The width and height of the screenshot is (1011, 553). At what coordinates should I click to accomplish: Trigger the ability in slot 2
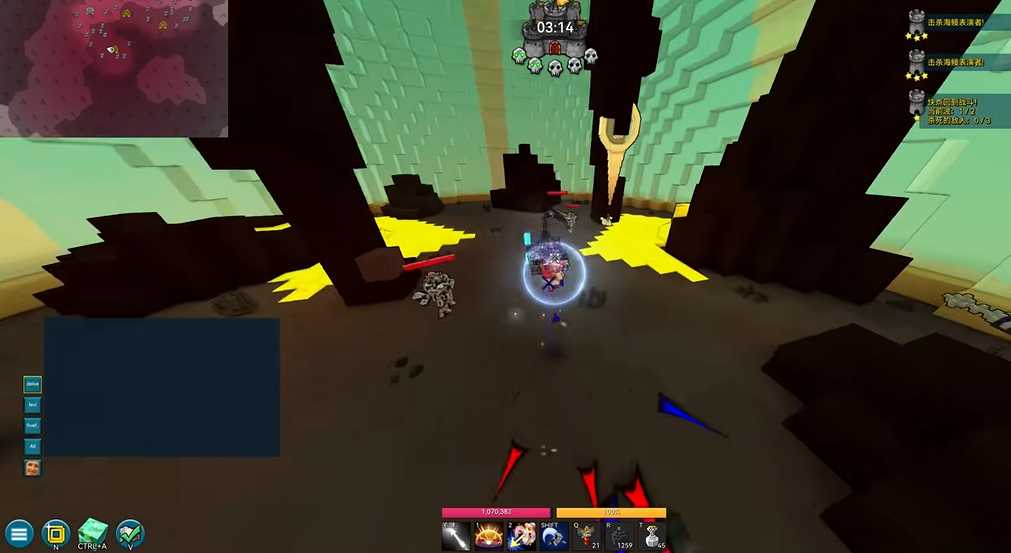[x=521, y=536]
